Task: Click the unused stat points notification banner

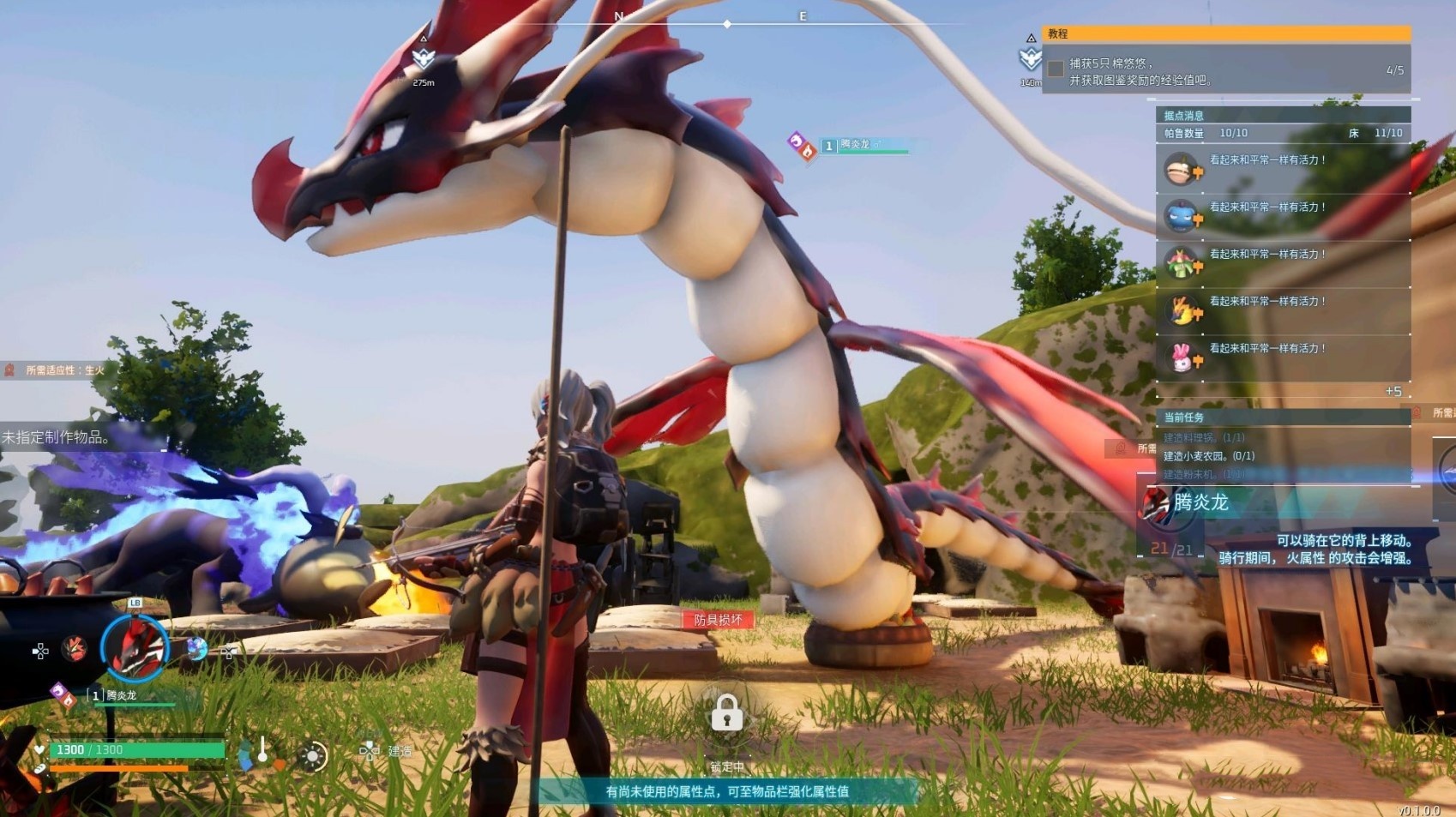Action: [727, 791]
